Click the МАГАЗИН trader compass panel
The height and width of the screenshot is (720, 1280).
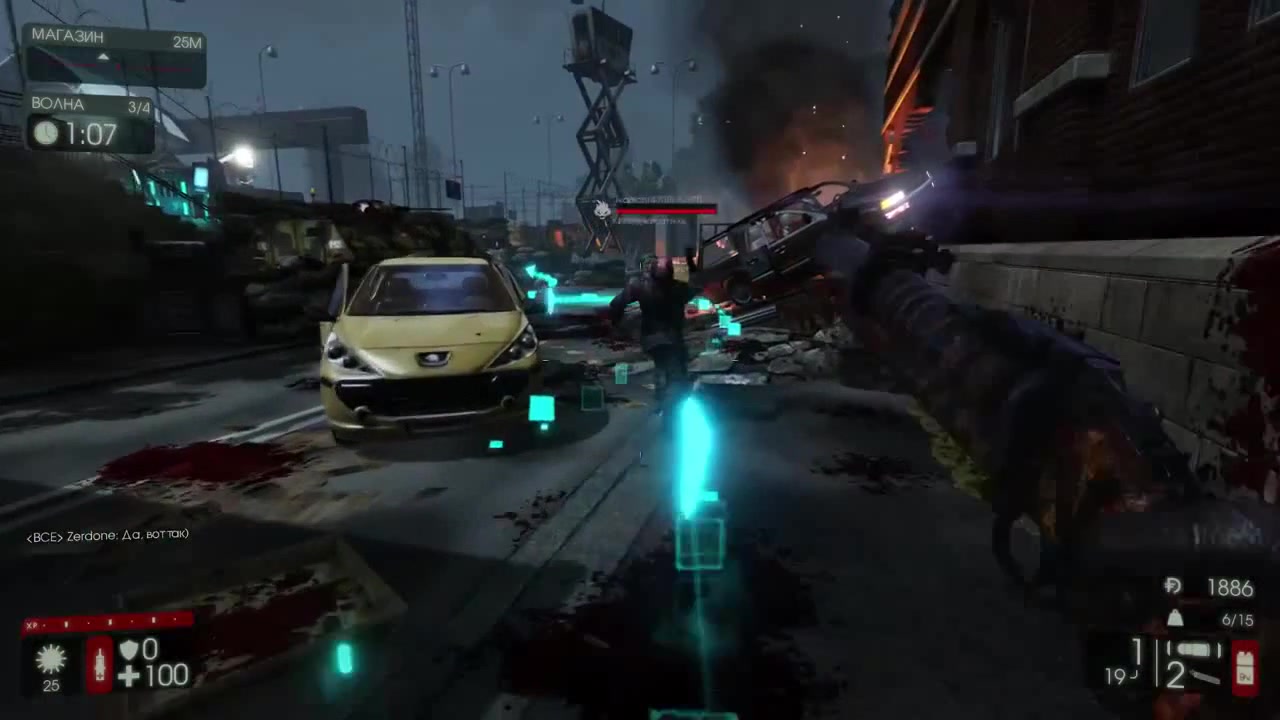tap(114, 55)
